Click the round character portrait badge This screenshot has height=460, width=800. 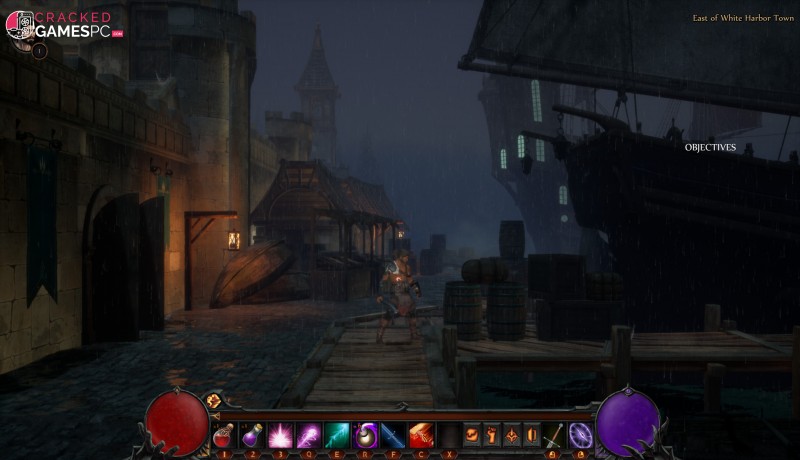click(40, 50)
